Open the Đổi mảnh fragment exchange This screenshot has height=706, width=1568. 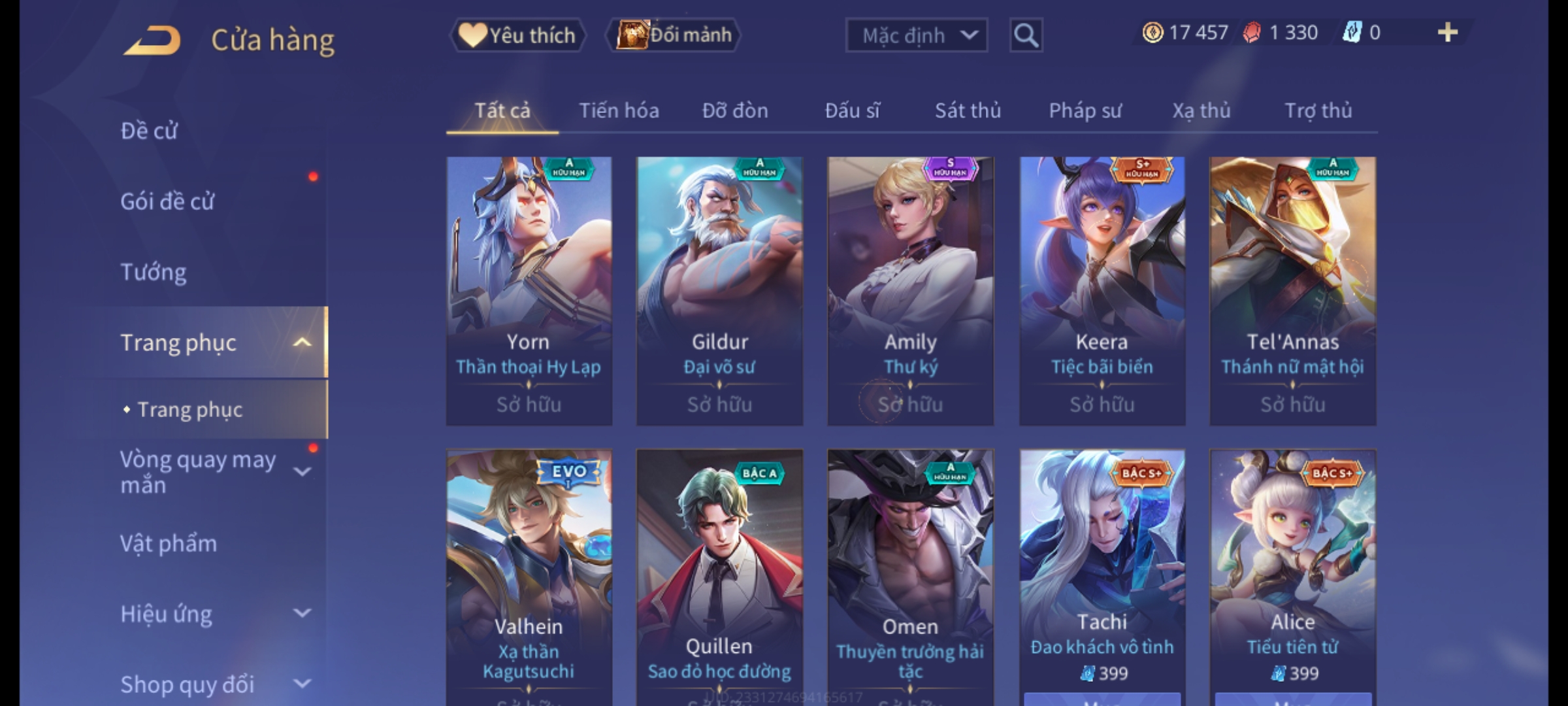(674, 35)
